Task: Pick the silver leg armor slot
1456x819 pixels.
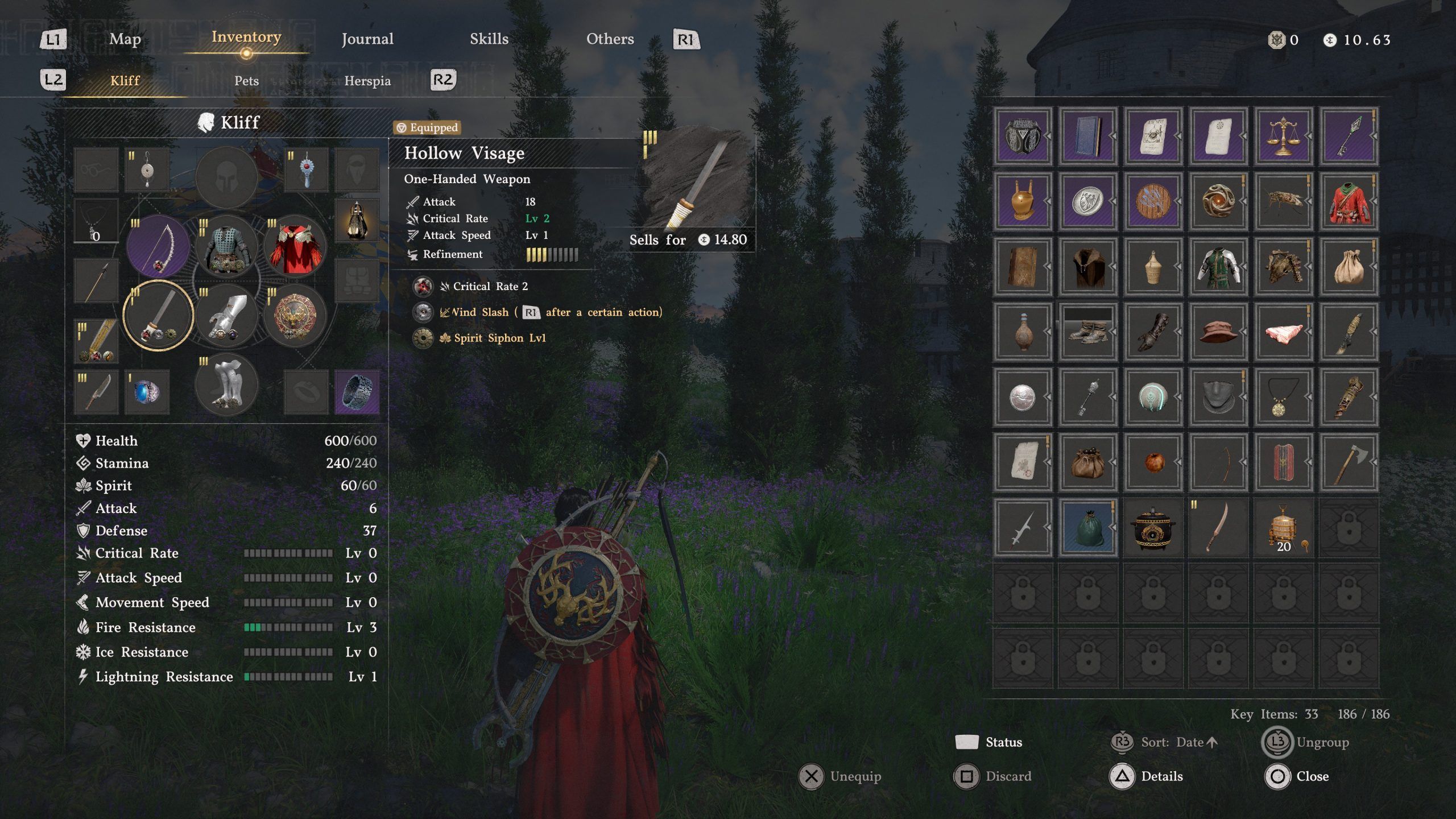Action: click(x=226, y=385)
